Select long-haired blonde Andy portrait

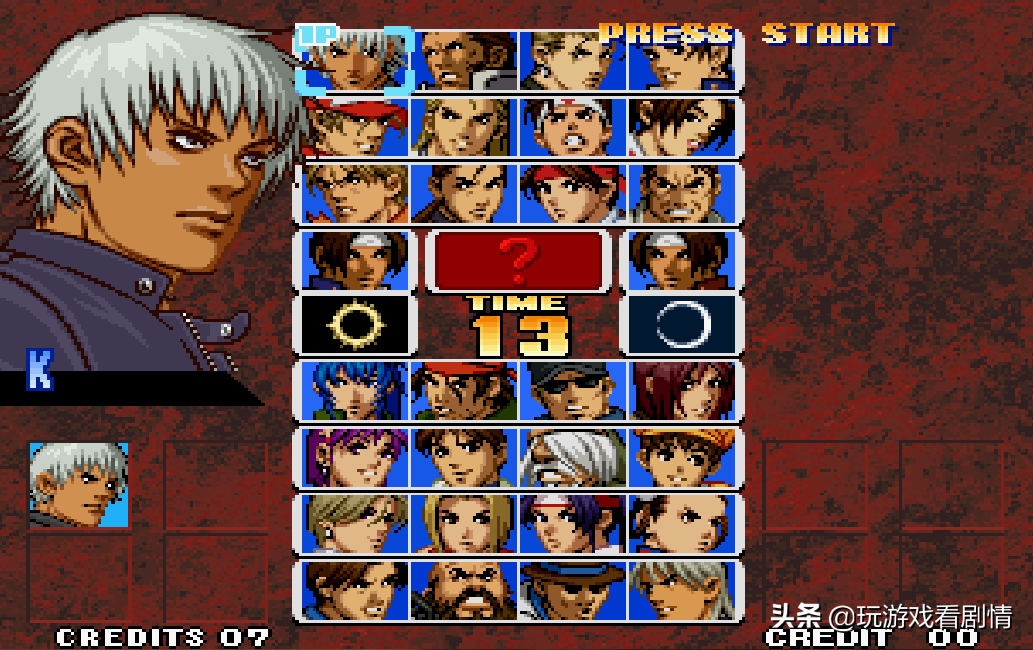tap(463, 127)
